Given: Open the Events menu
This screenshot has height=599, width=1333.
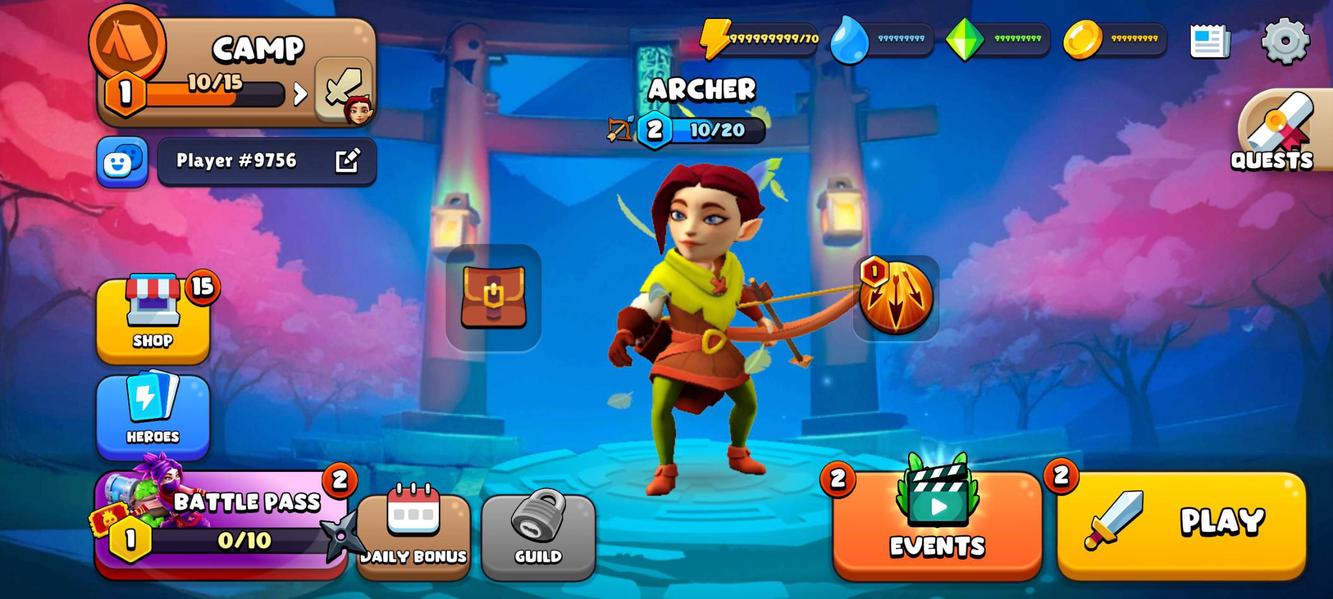Looking at the screenshot, I should pyautogui.click(x=937, y=524).
